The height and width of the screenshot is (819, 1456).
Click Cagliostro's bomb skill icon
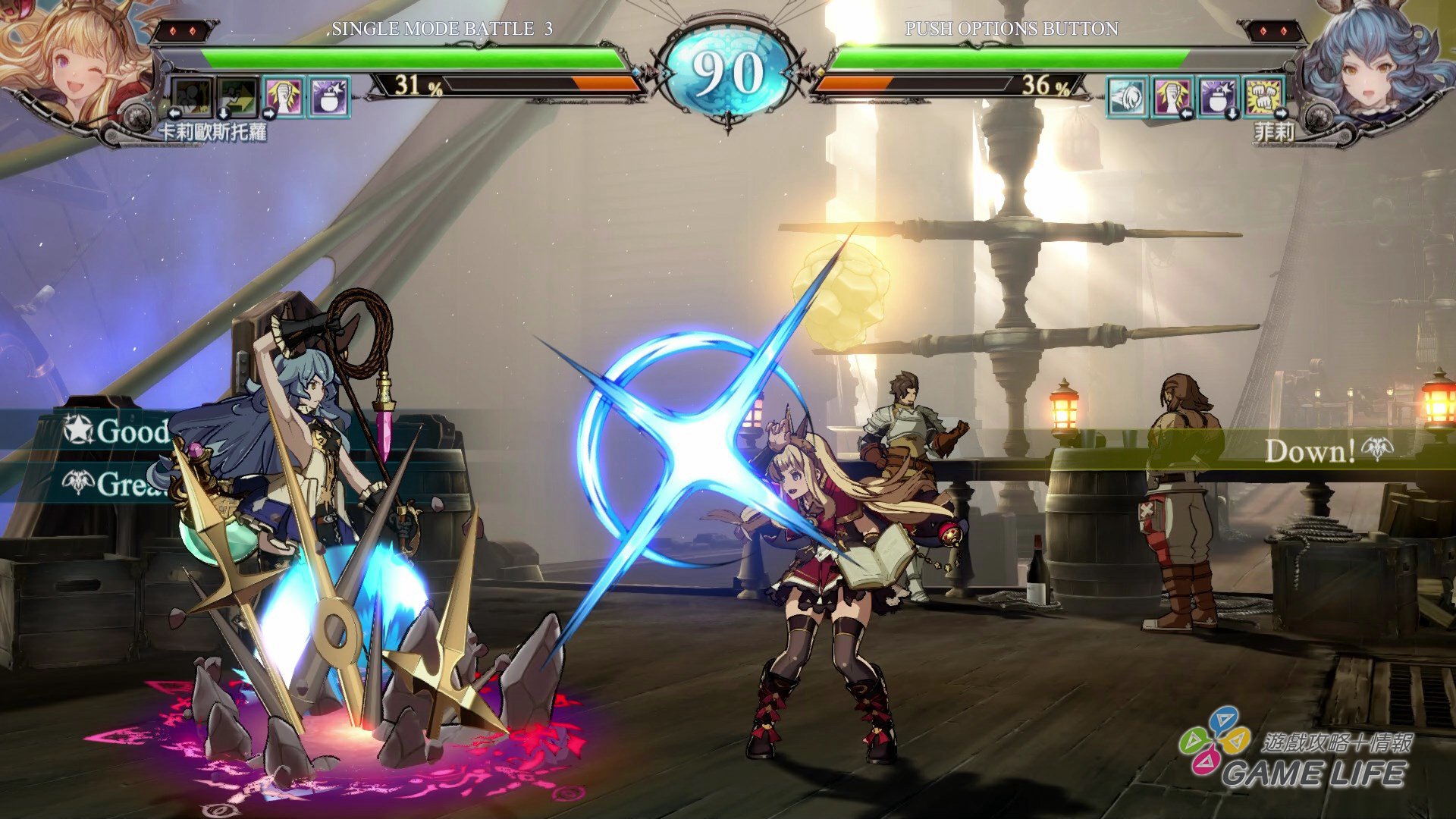point(327,97)
